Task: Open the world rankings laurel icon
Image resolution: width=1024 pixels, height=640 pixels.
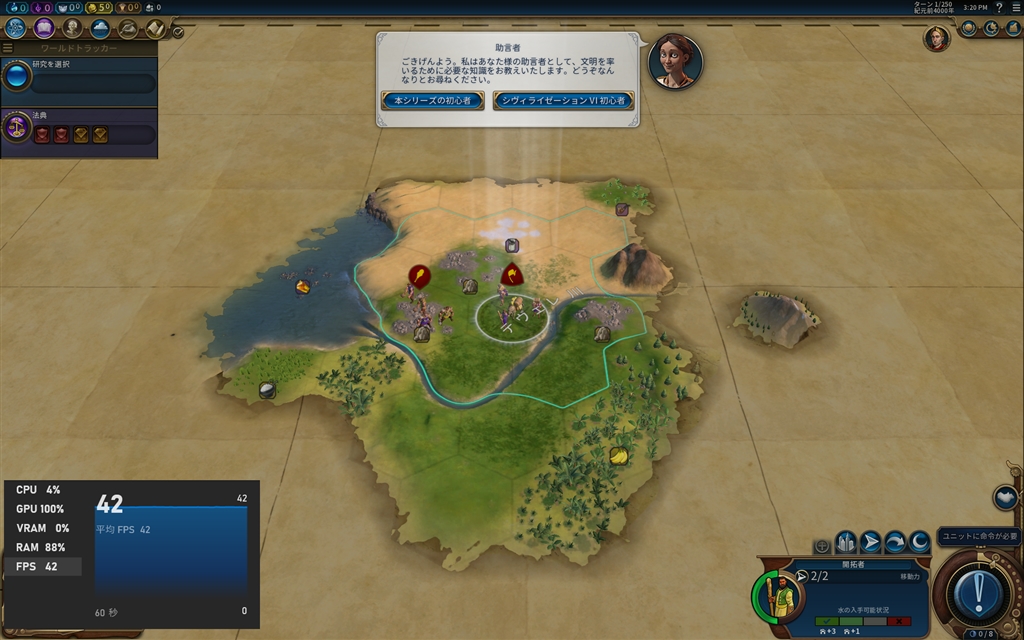Action: tap(968, 28)
